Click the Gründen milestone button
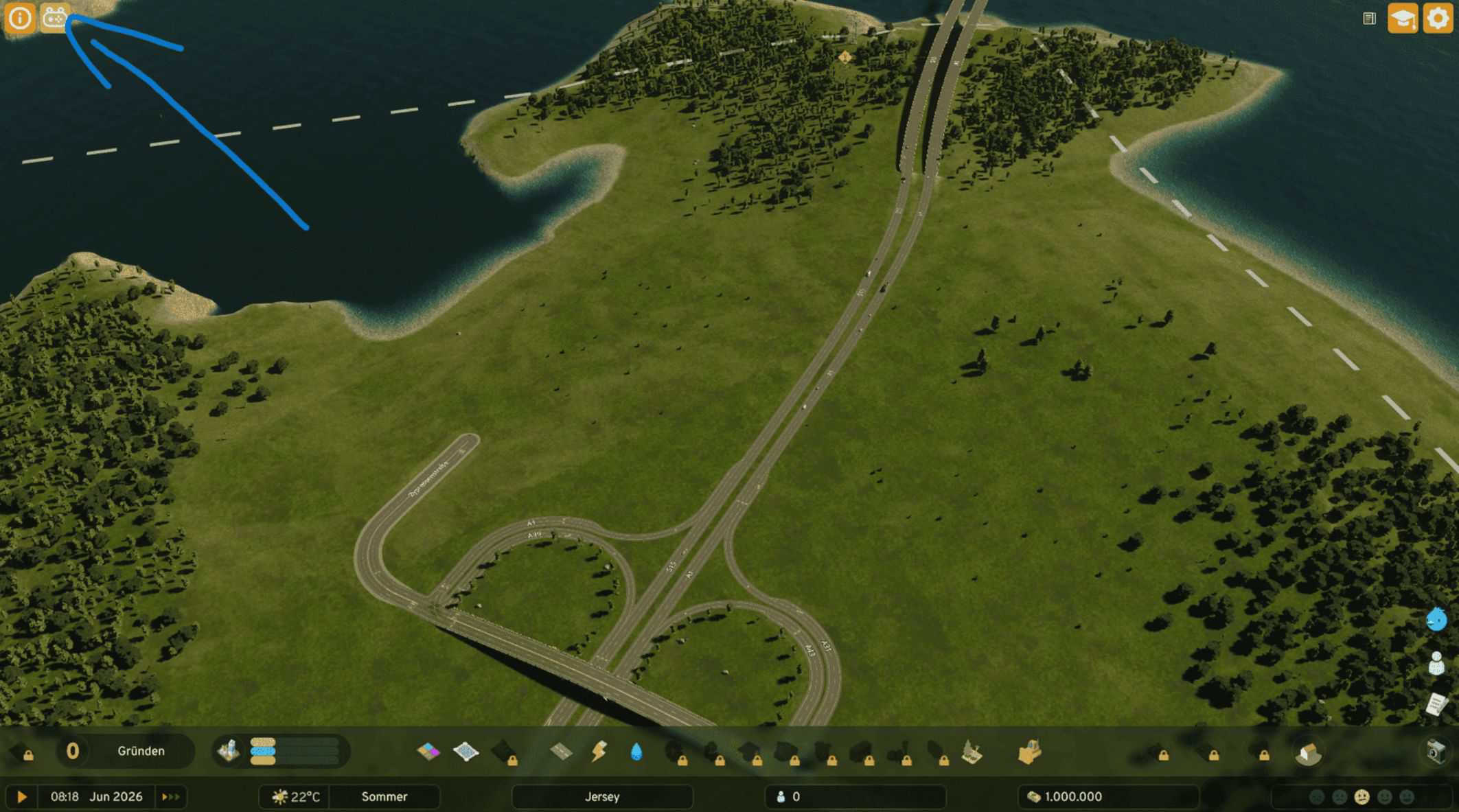Image resolution: width=1459 pixels, height=812 pixels. 141,751
